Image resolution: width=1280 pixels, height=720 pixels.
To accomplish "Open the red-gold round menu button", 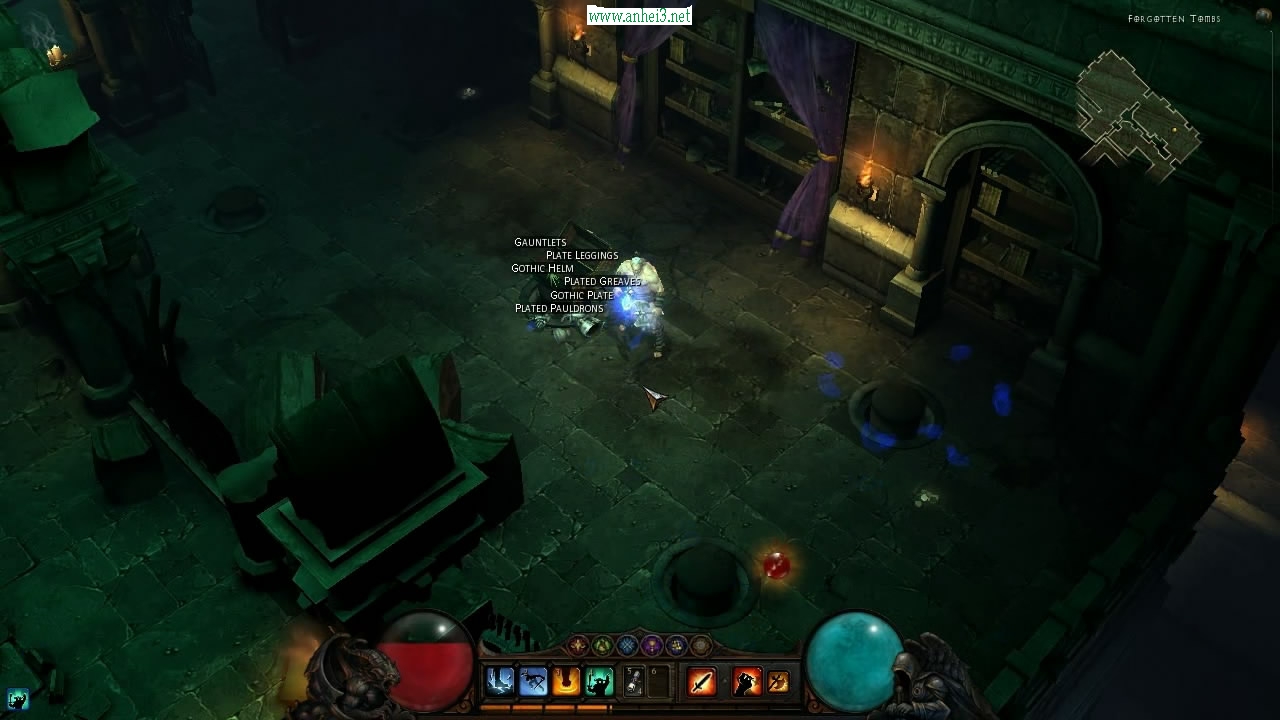I will [x=578, y=646].
